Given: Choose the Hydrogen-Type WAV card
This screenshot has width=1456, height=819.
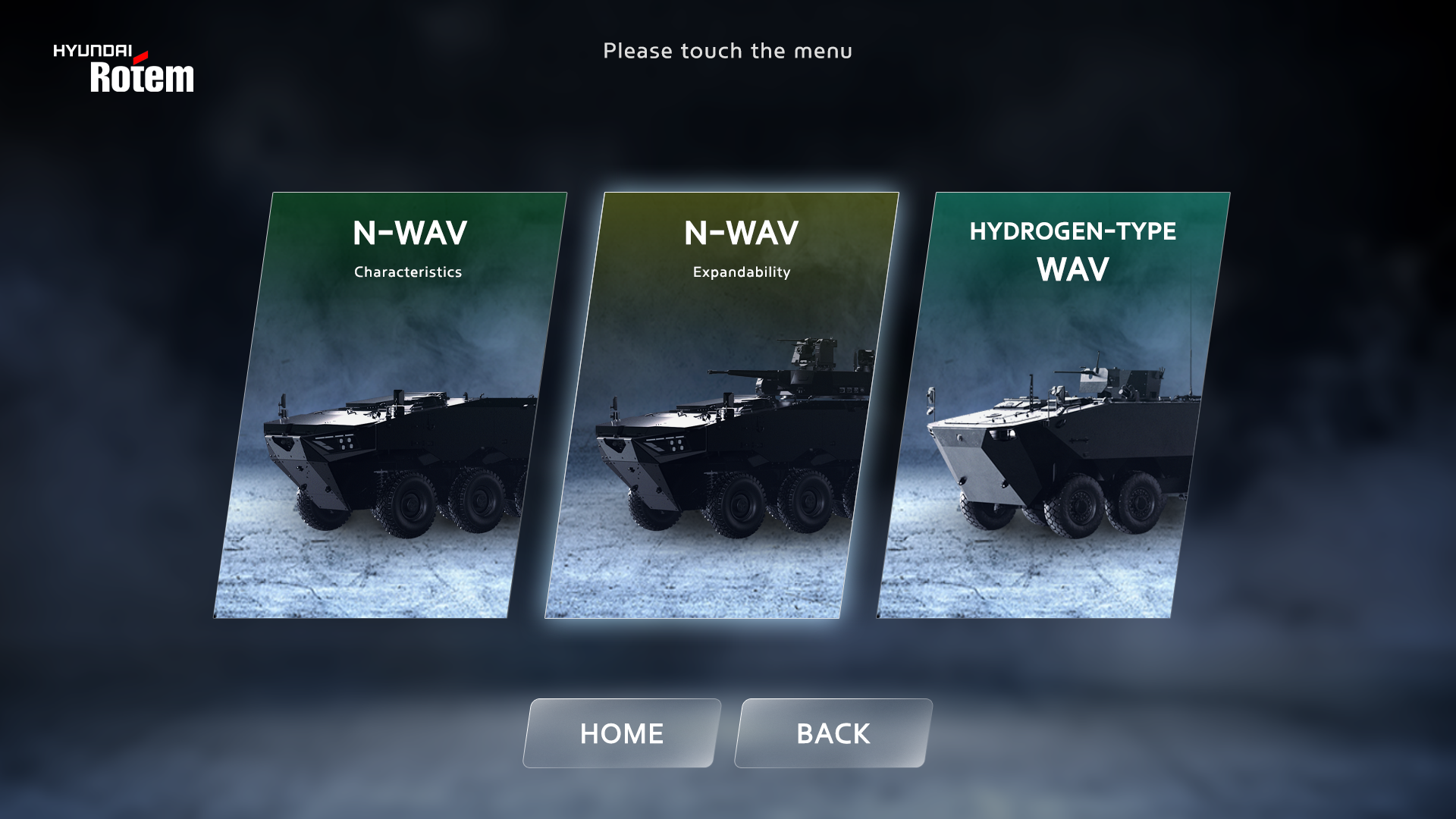Looking at the screenshot, I should 1054,405.
